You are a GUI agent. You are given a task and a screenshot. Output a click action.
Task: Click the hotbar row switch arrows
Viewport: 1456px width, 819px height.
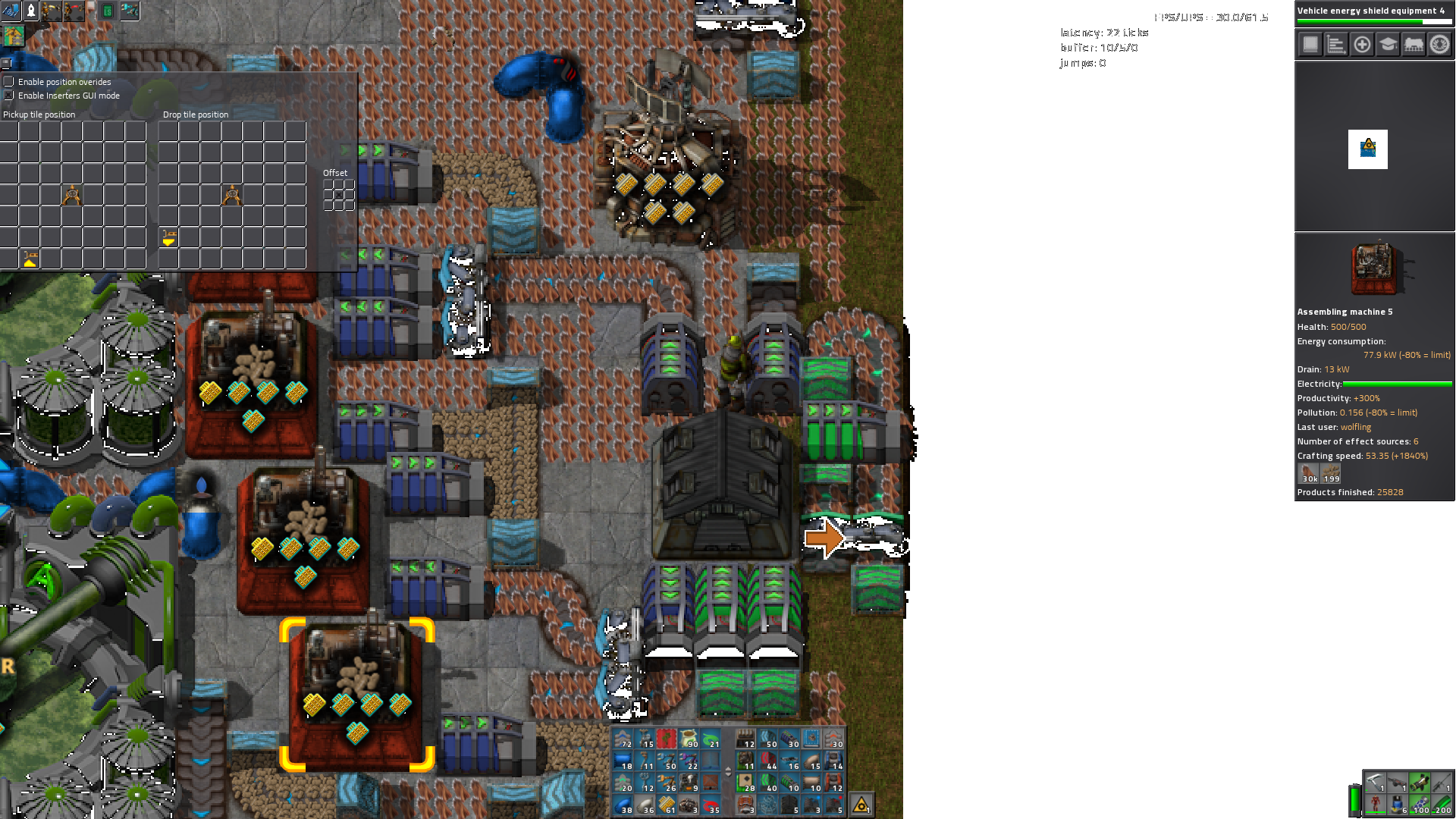tap(729, 771)
